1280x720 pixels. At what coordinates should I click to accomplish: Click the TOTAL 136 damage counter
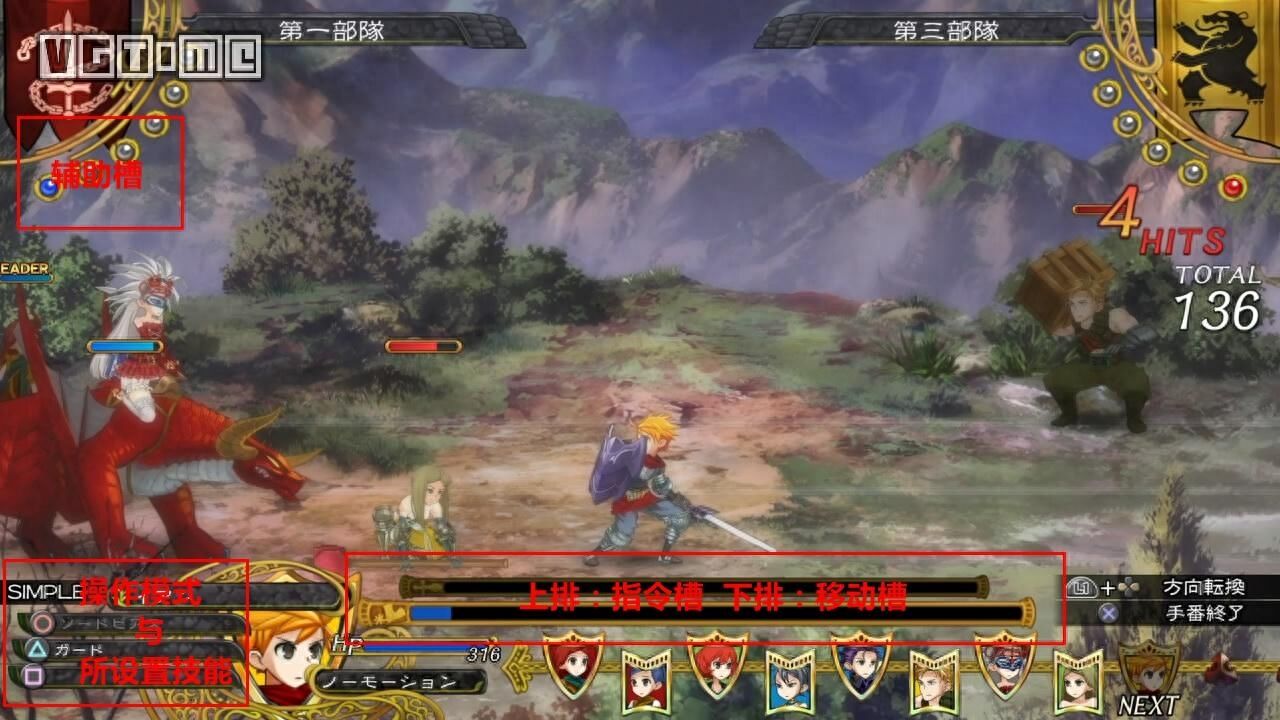click(x=1220, y=290)
